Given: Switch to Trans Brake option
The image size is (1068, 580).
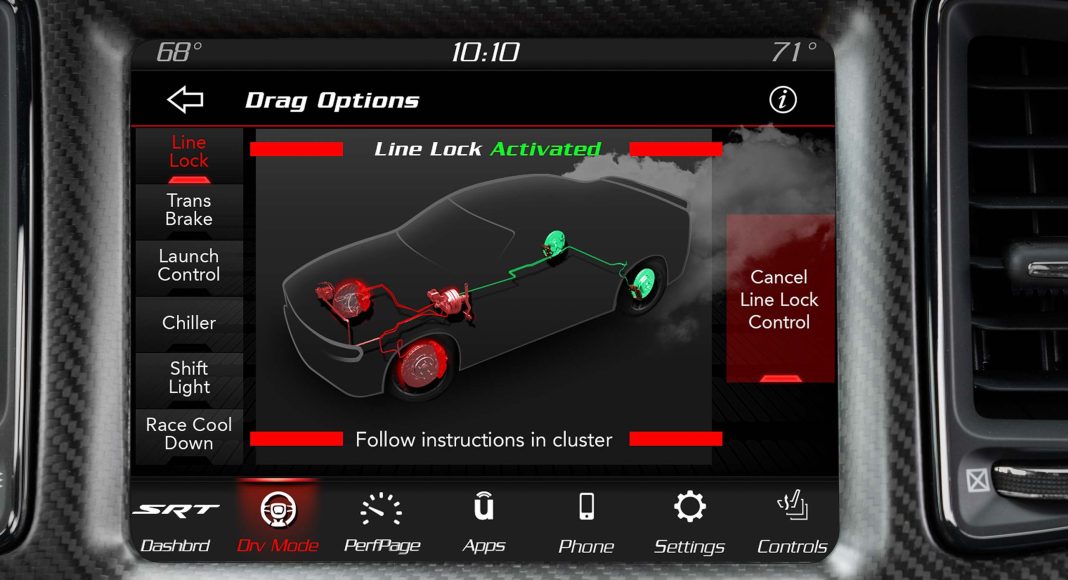Looking at the screenshot, I should tap(189, 210).
